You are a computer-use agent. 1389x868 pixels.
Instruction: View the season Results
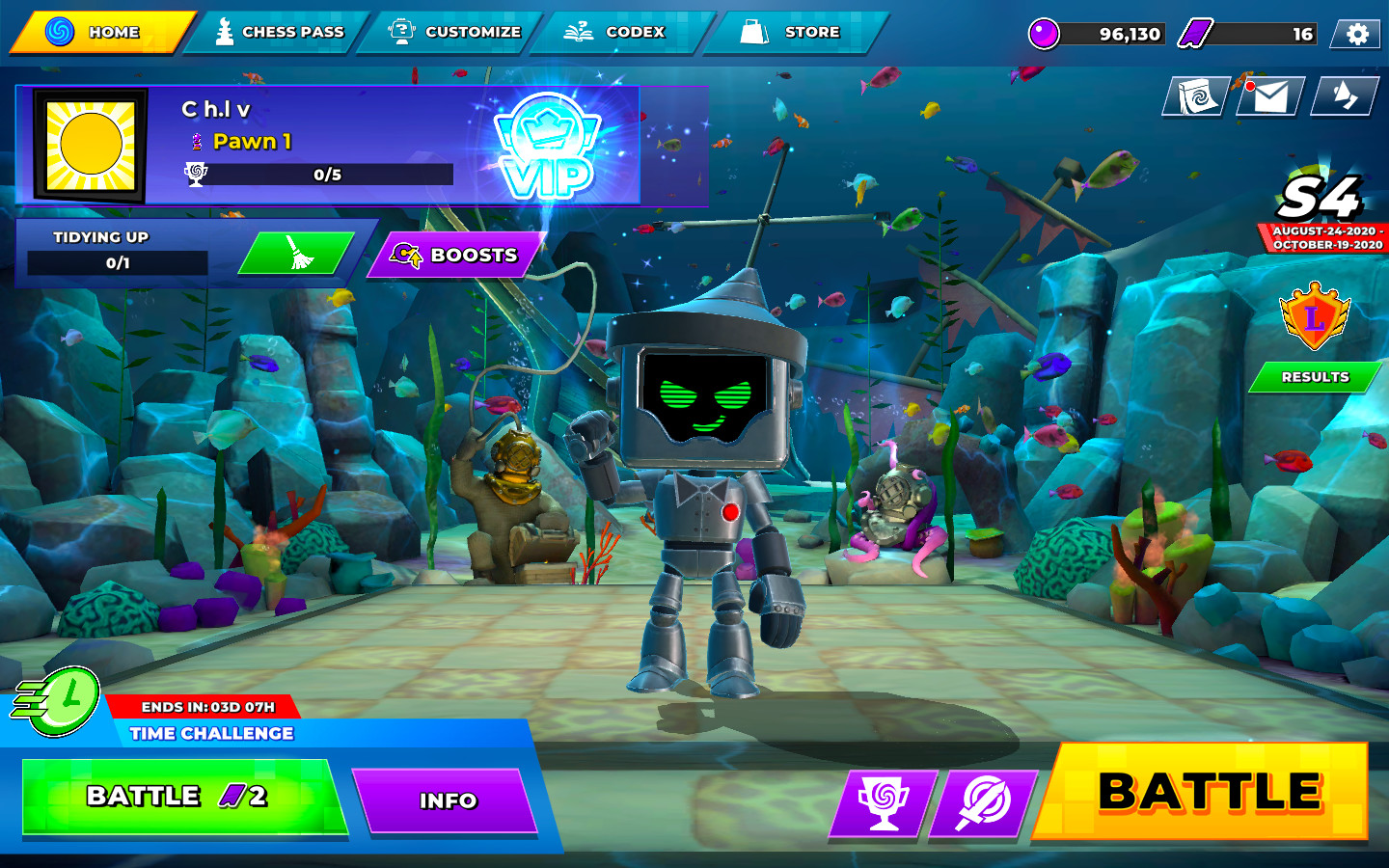coord(1313,376)
